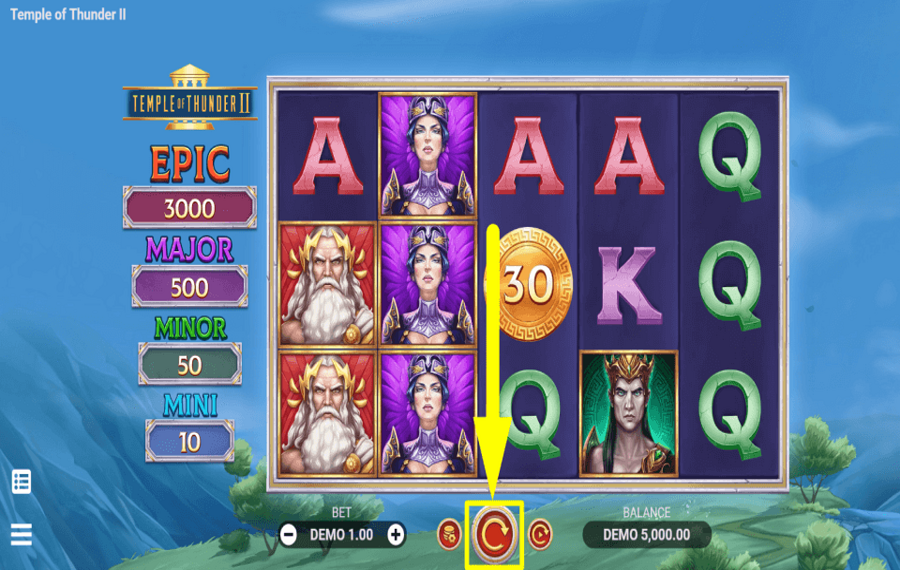Decrease the bet with the minus button
The image size is (900, 570).
click(x=288, y=535)
